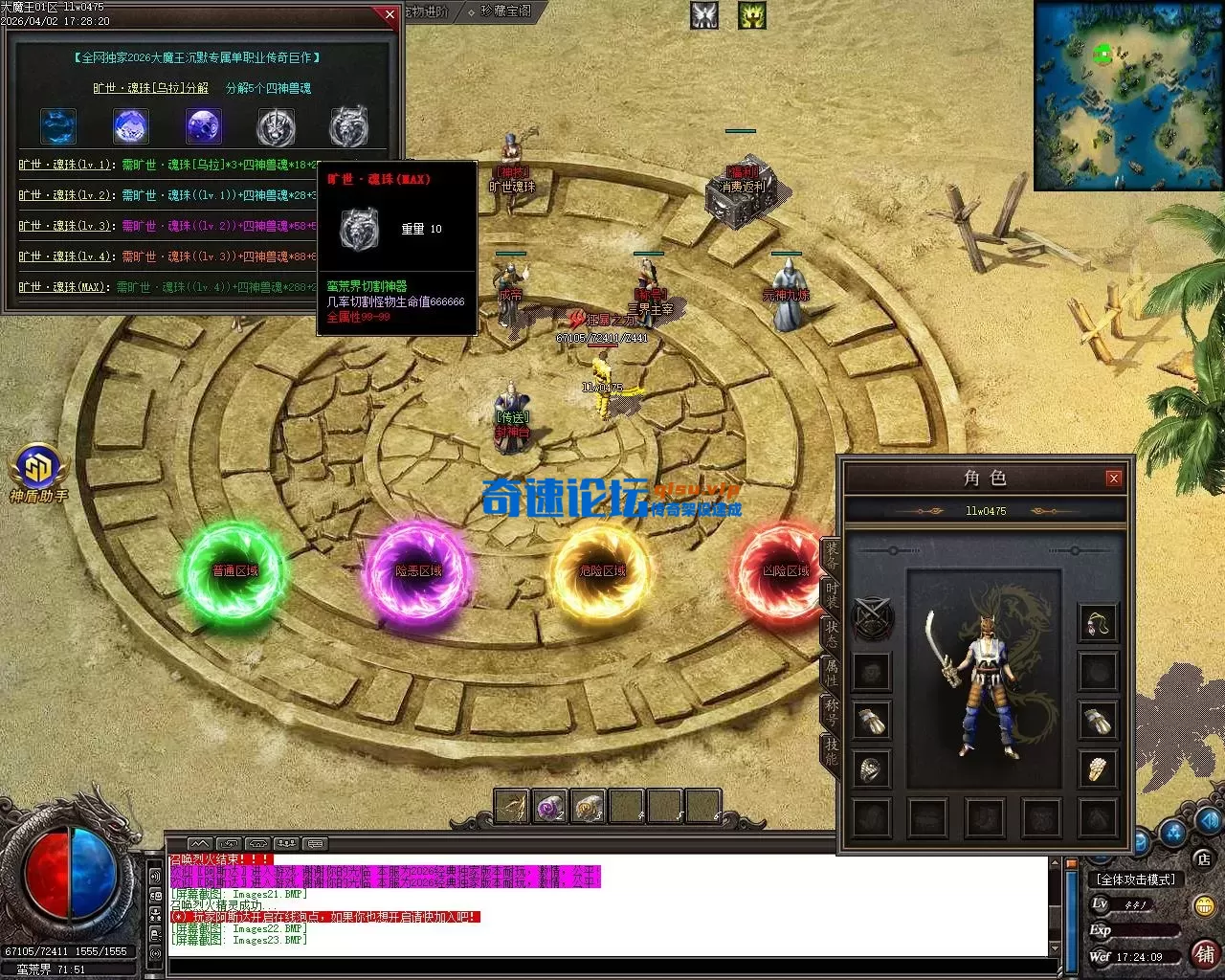1225x980 pixels.
Task: Show the 技能 skills tab
Action: 831,750
